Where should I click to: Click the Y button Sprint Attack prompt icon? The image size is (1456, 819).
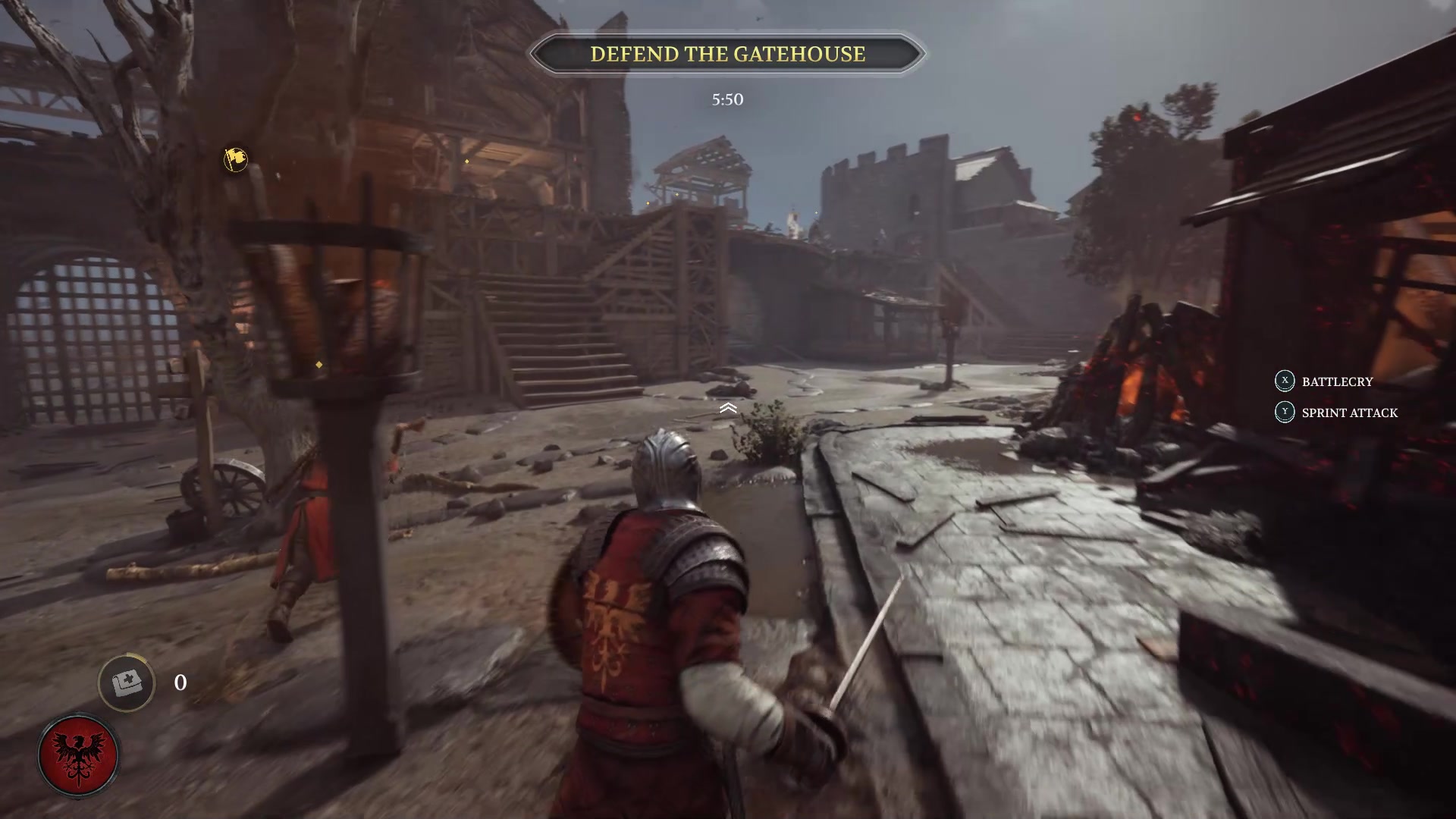coord(1284,413)
